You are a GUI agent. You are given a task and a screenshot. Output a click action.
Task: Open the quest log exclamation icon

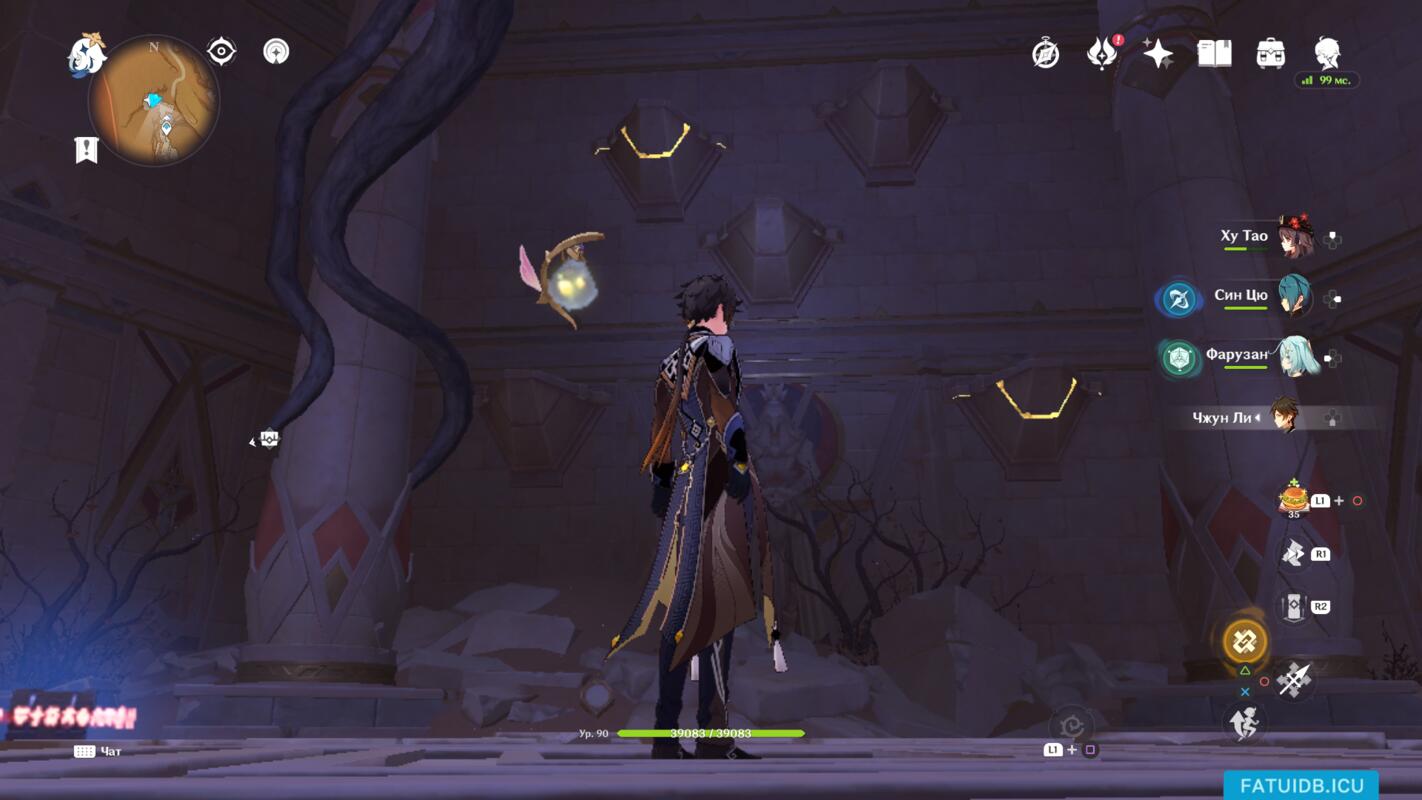87,150
